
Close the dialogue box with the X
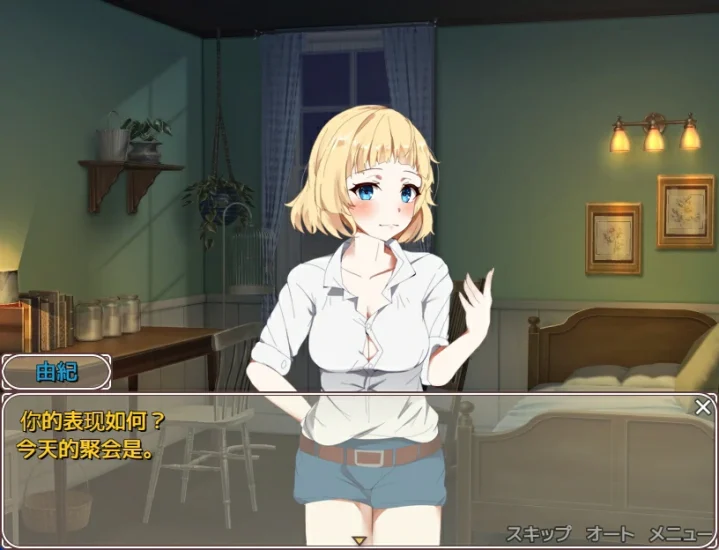click(703, 406)
